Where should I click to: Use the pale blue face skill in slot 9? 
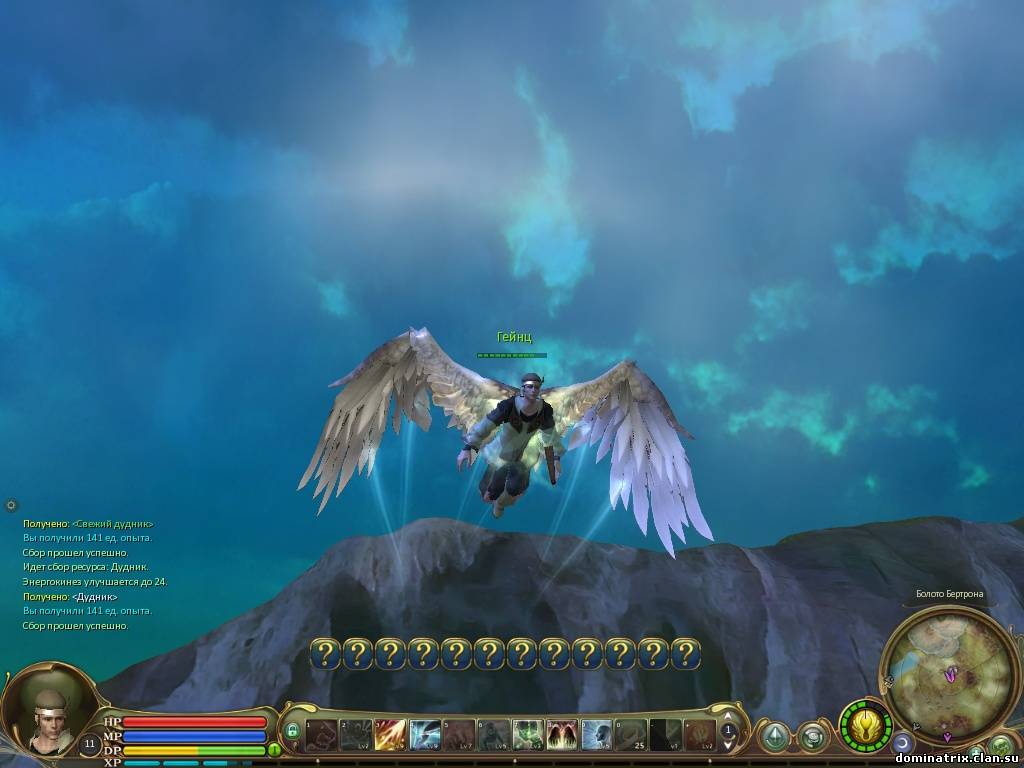tap(597, 735)
